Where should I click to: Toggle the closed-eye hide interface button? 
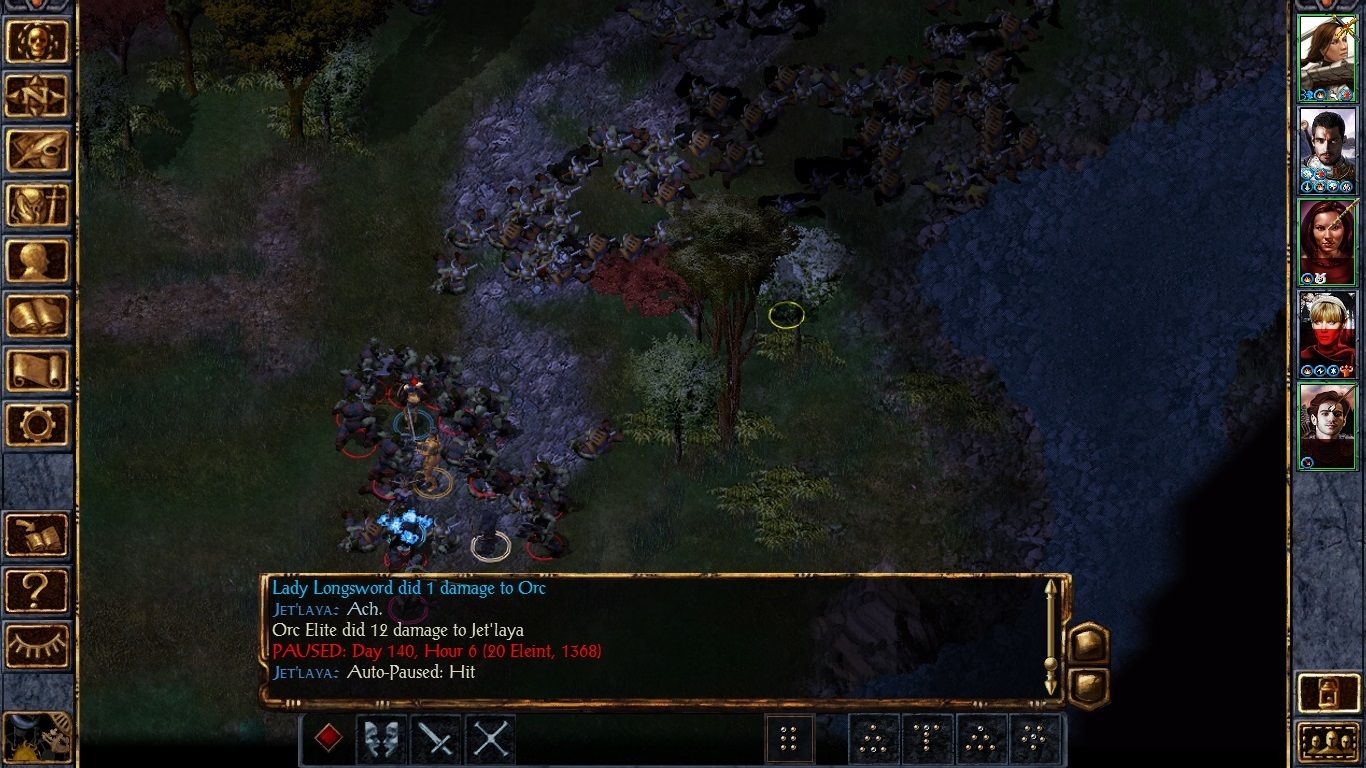[38, 645]
